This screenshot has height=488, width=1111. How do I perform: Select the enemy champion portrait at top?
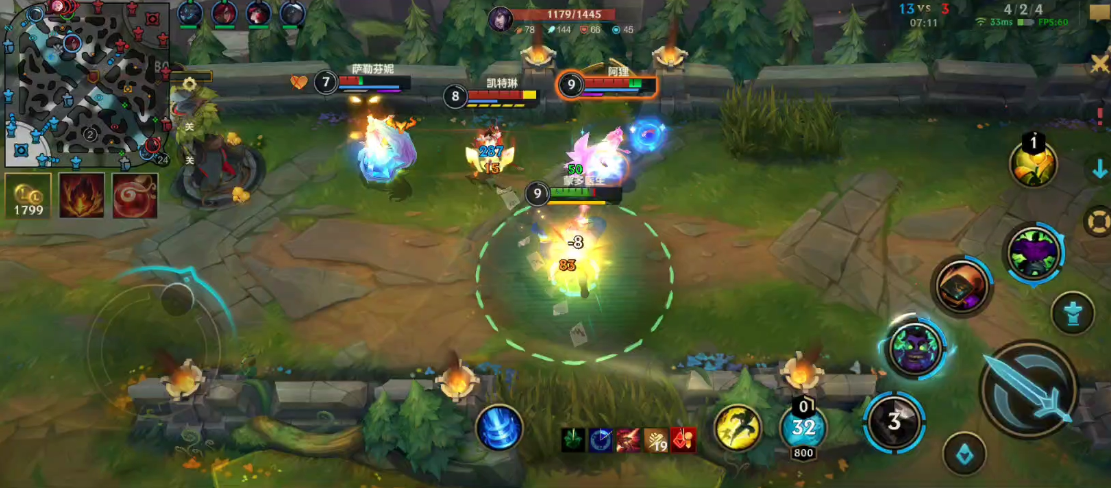[x=501, y=18]
